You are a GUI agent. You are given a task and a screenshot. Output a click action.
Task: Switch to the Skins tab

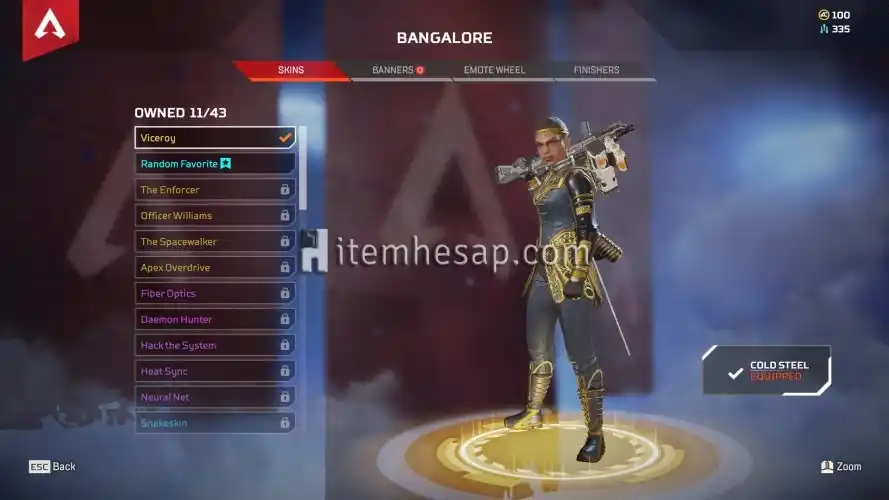point(291,70)
